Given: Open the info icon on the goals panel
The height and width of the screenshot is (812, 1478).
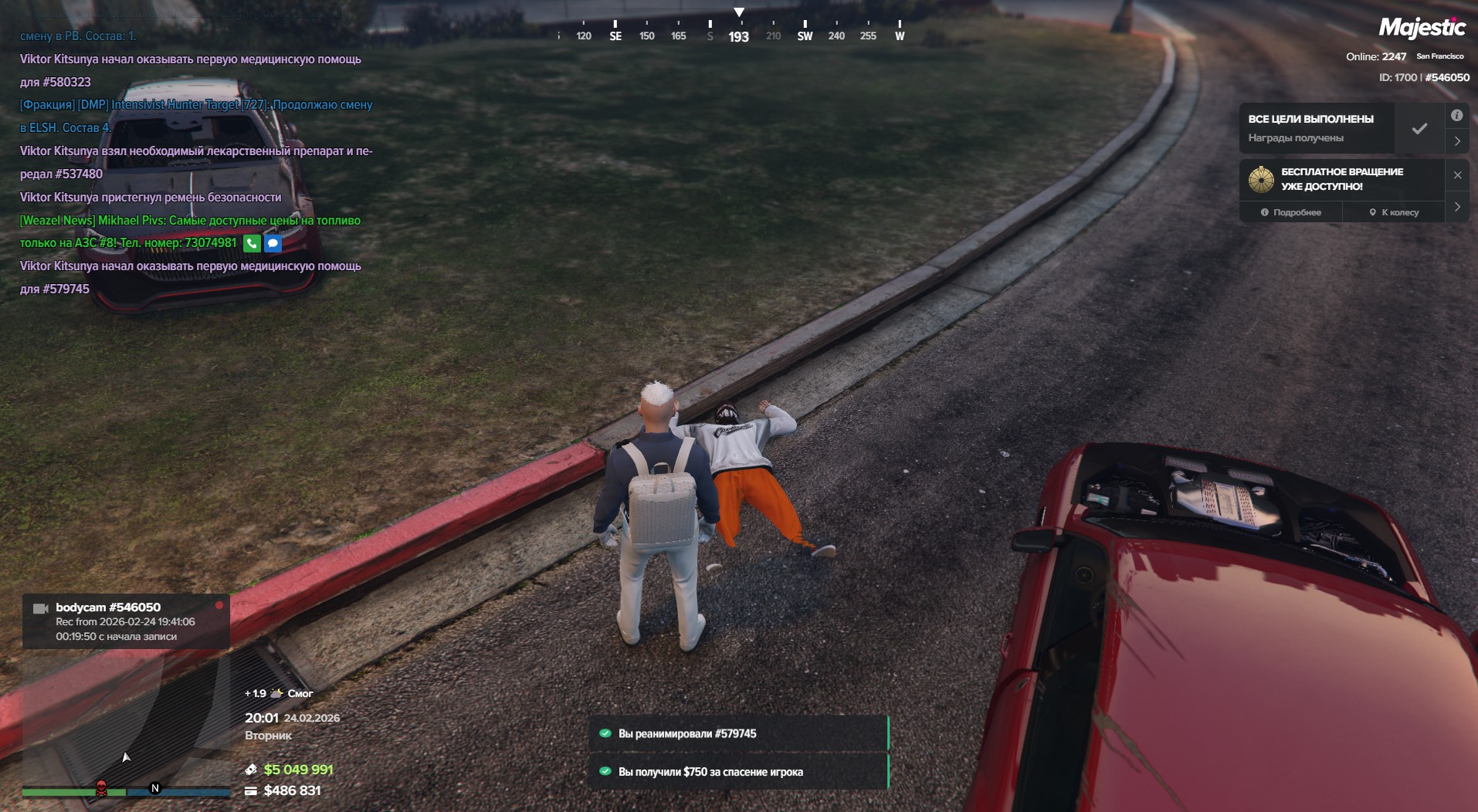Looking at the screenshot, I should 1456,116.
